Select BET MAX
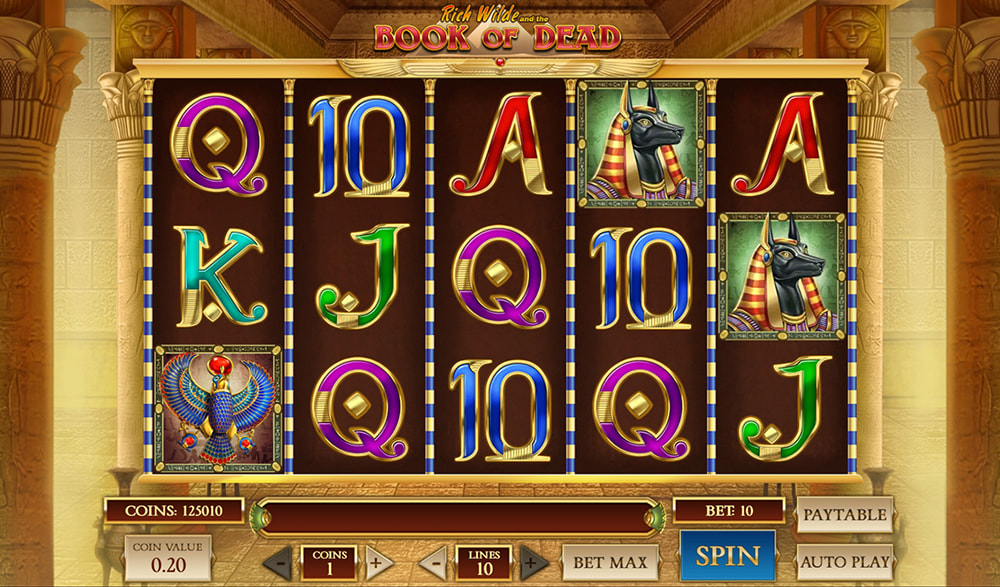1000x587 pixels. pos(610,562)
